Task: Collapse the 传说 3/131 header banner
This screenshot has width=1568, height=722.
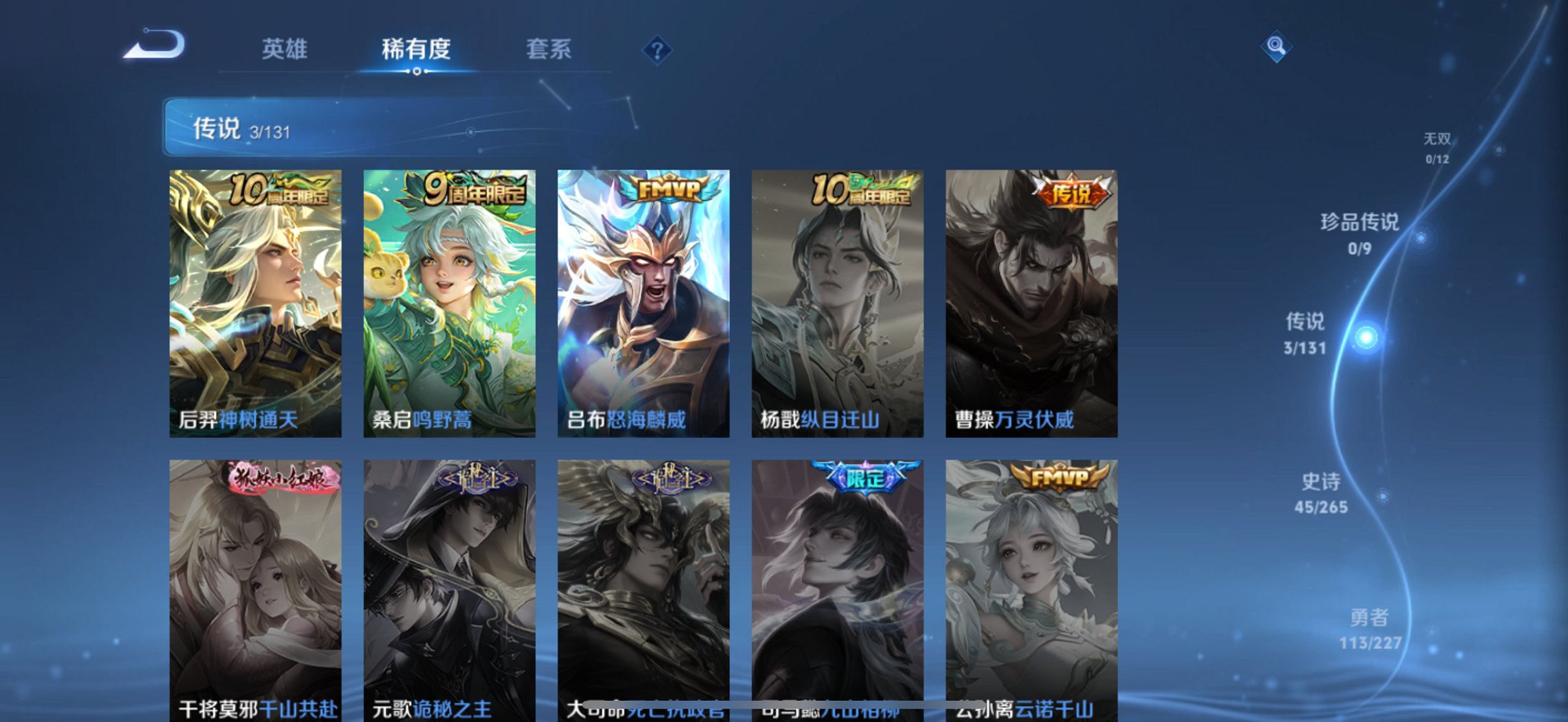Action: (x=238, y=128)
